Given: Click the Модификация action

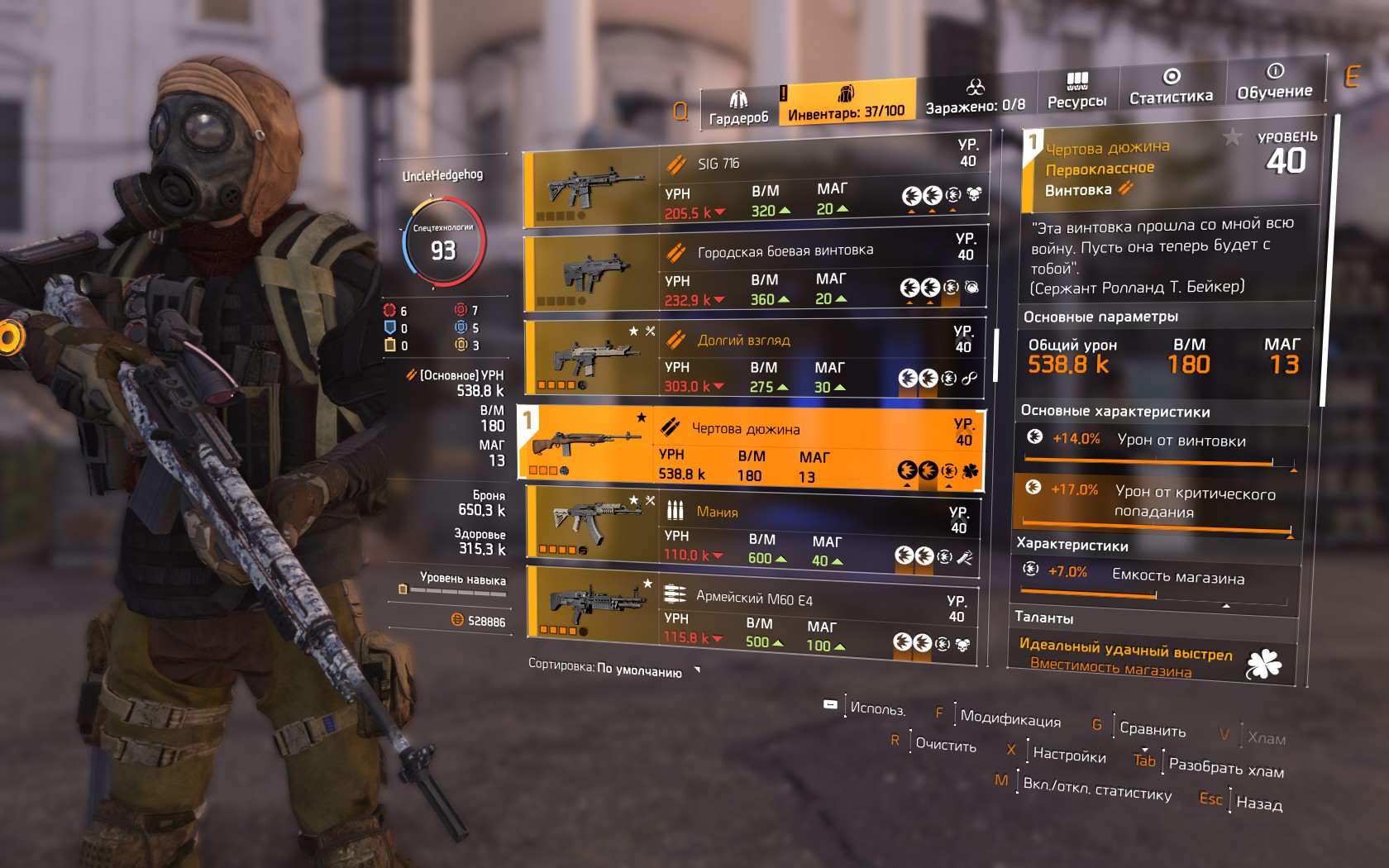Looking at the screenshot, I should pos(1010,718).
